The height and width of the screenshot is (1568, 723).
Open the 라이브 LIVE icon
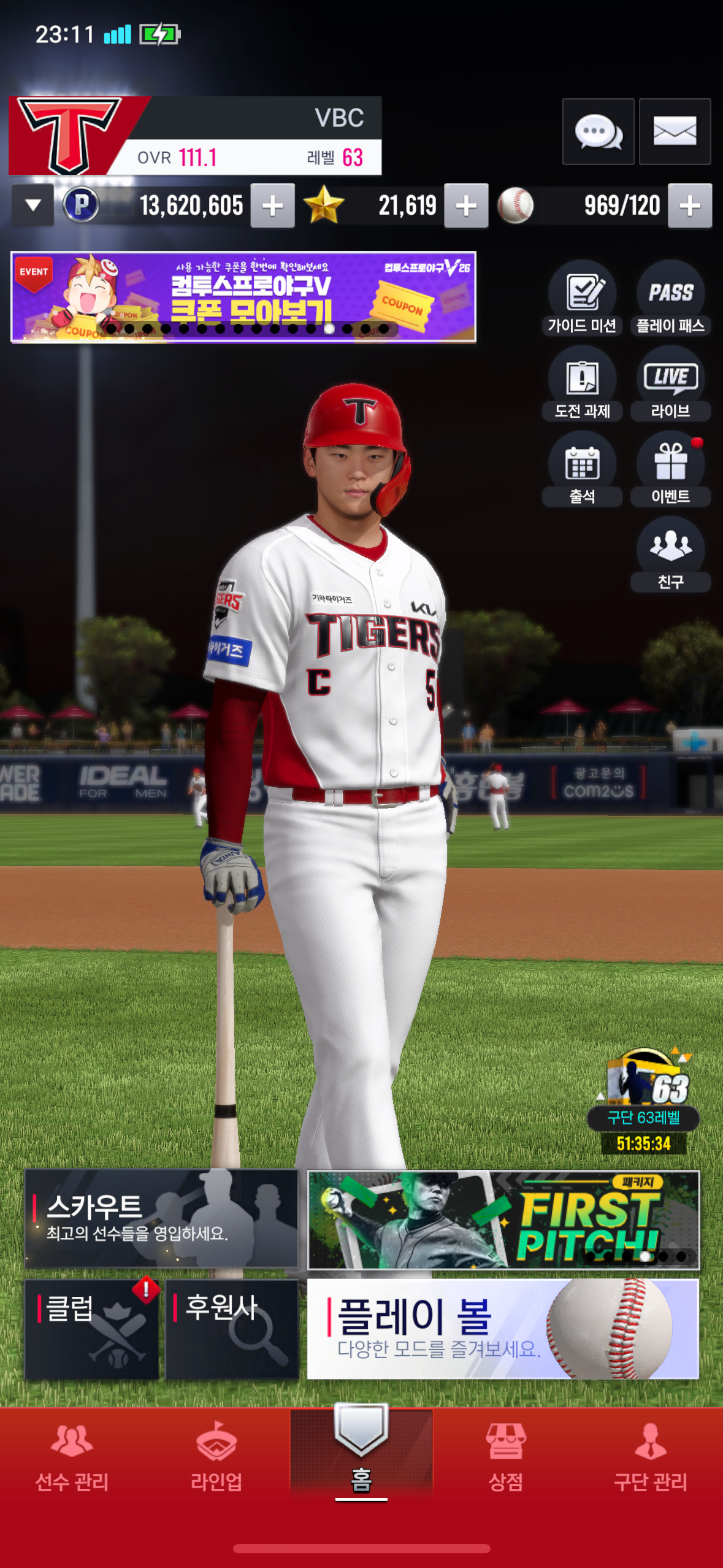pos(670,383)
